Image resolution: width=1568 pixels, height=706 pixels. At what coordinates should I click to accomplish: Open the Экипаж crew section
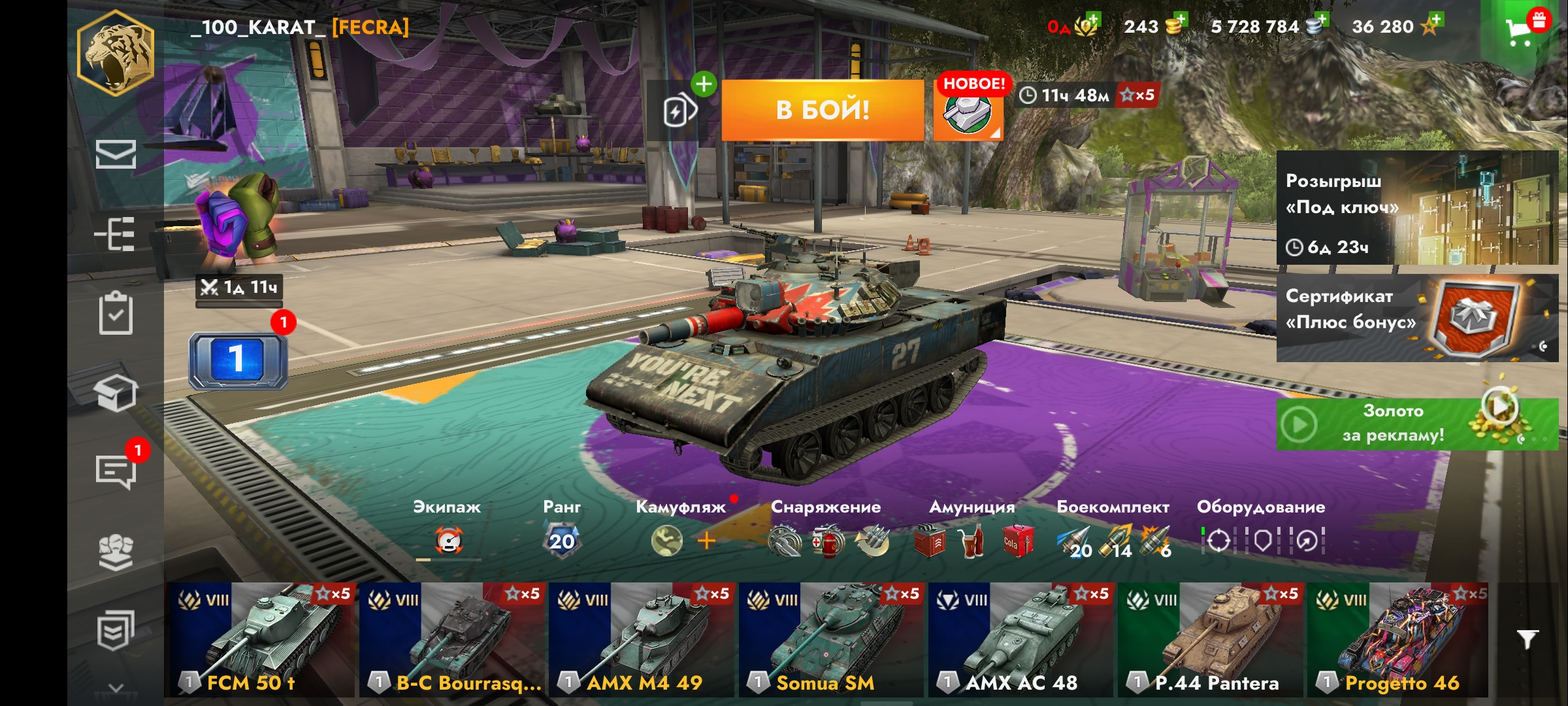click(x=448, y=531)
